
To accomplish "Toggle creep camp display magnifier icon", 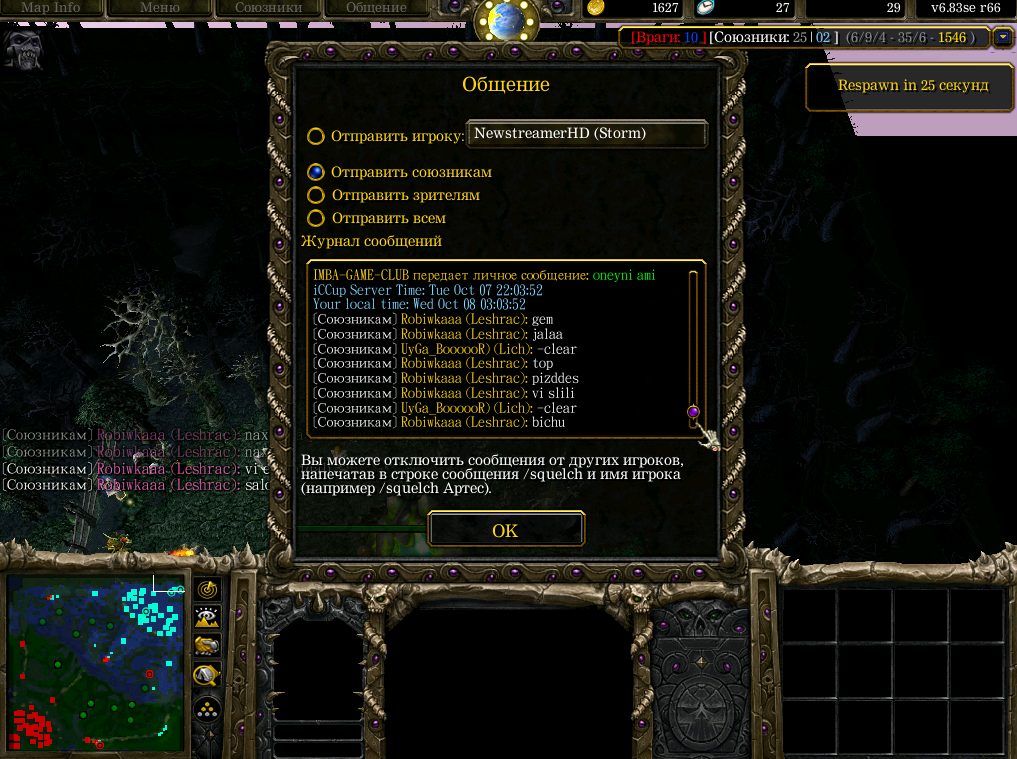I will pos(208,675).
